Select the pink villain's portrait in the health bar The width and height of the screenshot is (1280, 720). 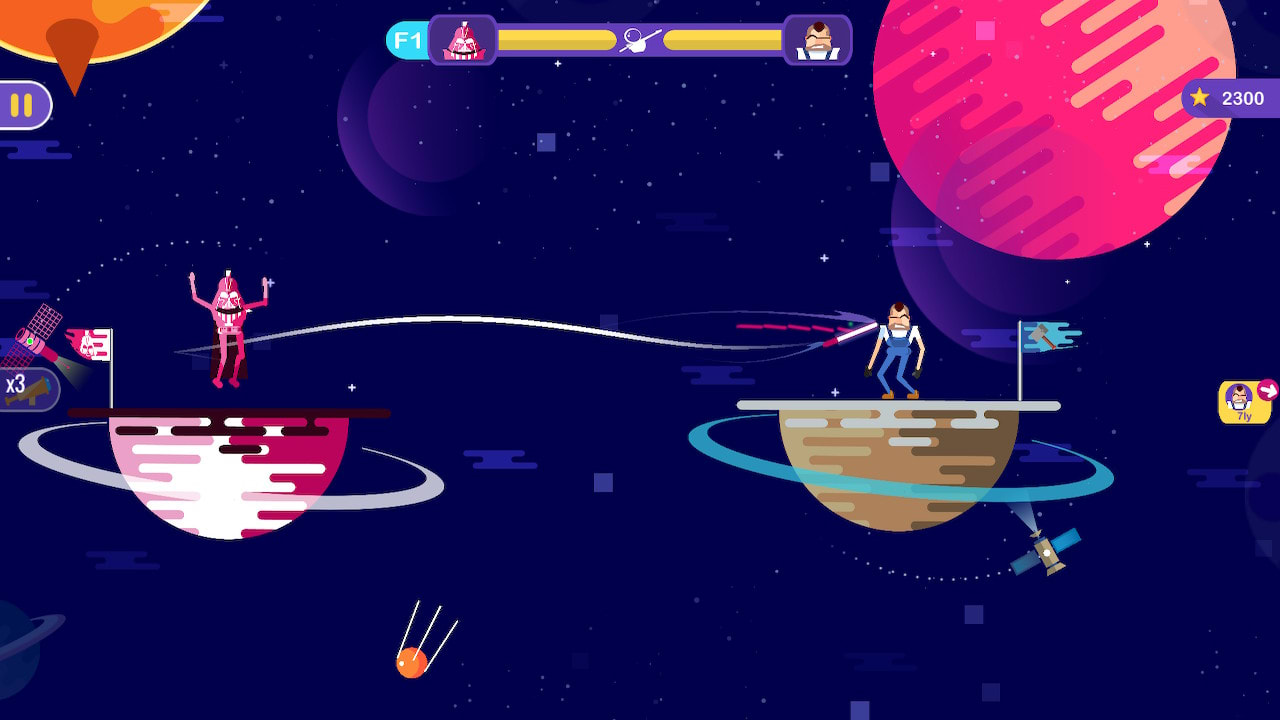point(461,40)
